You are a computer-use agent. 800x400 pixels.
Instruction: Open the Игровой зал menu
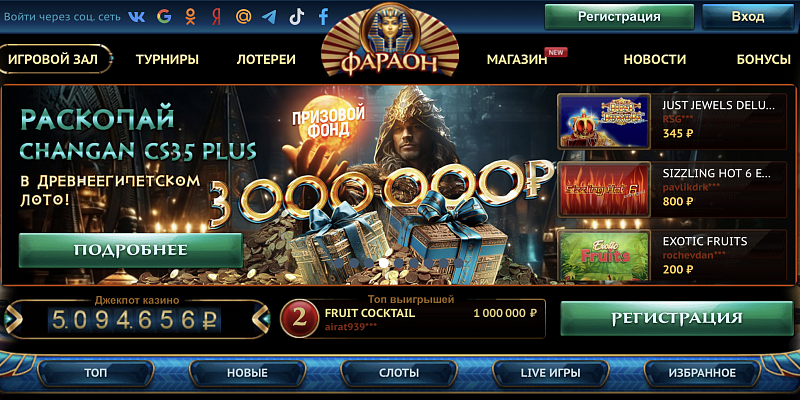click(x=54, y=59)
